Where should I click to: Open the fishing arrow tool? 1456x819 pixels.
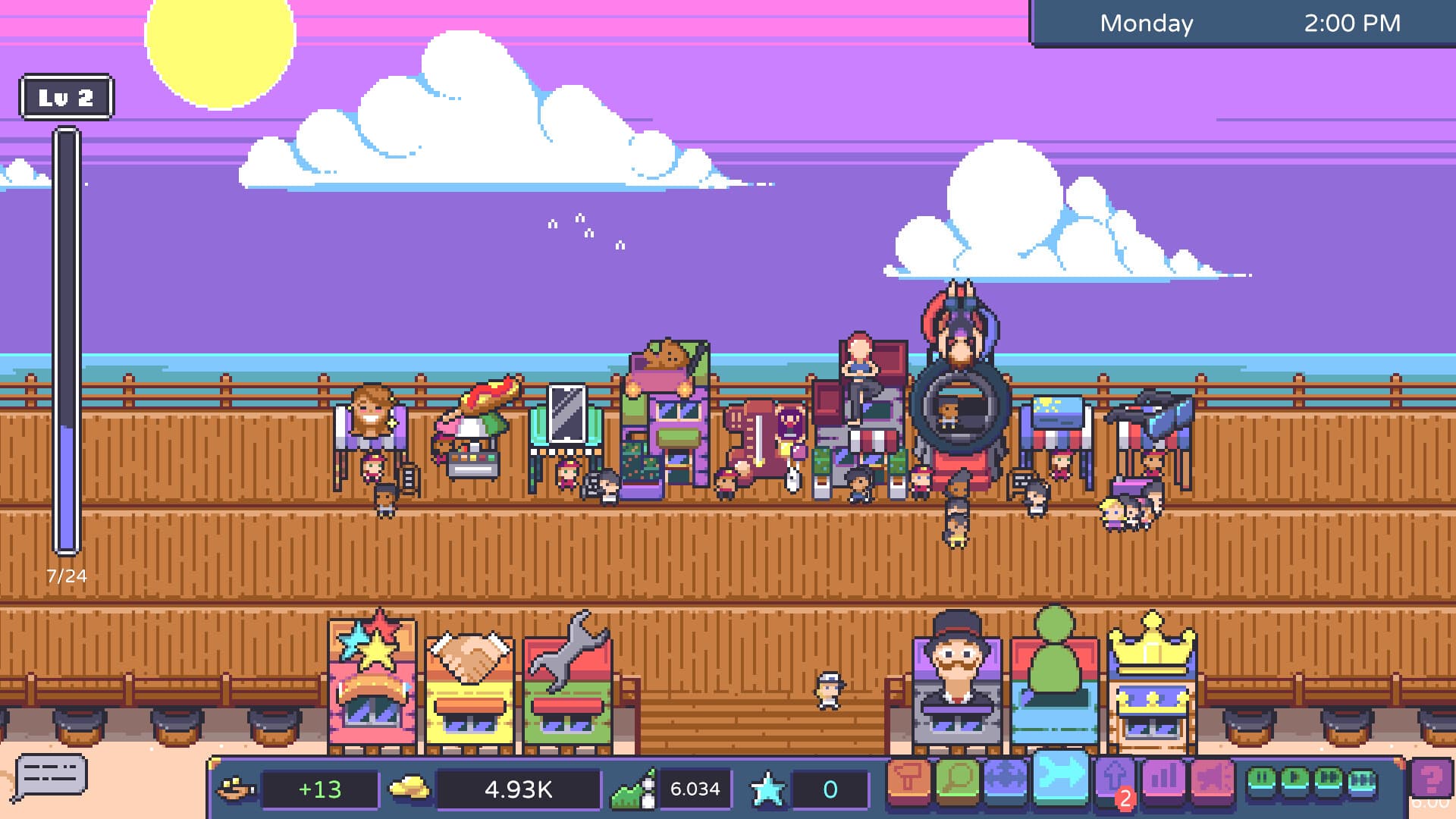1062,777
